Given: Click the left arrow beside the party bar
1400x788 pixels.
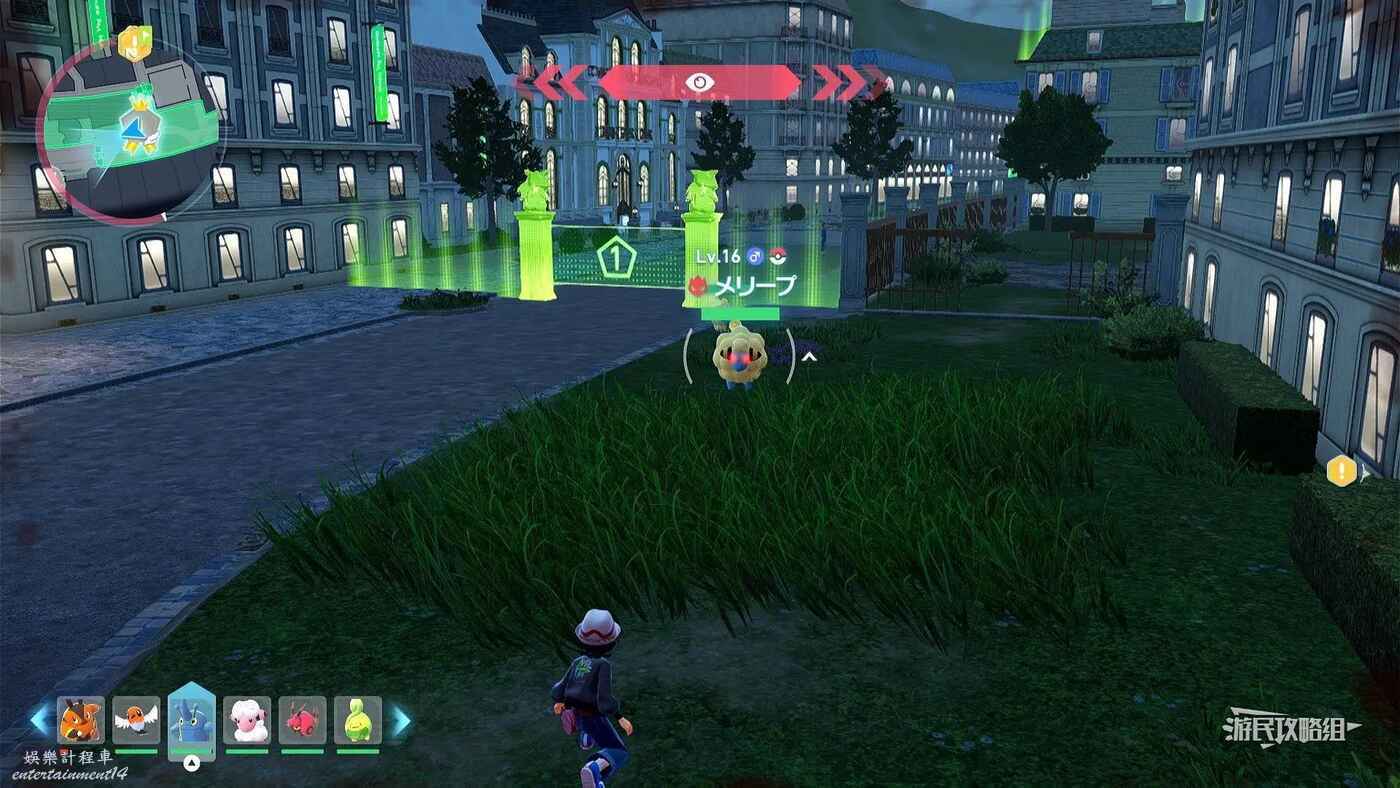Looking at the screenshot, I should point(40,720).
